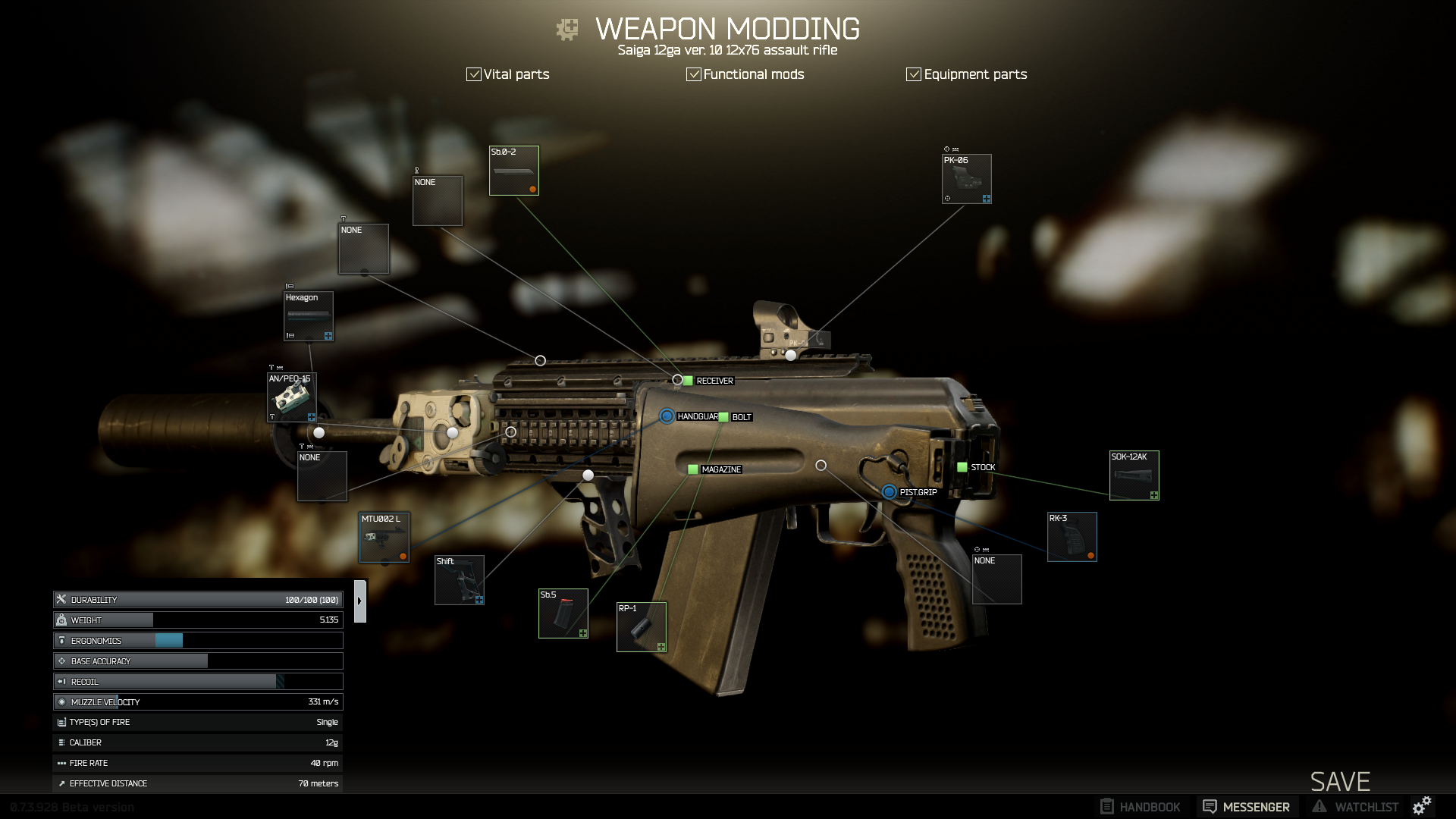Select the SOK-12AK stock slot
The height and width of the screenshot is (819, 1456).
pyautogui.click(x=1134, y=475)
